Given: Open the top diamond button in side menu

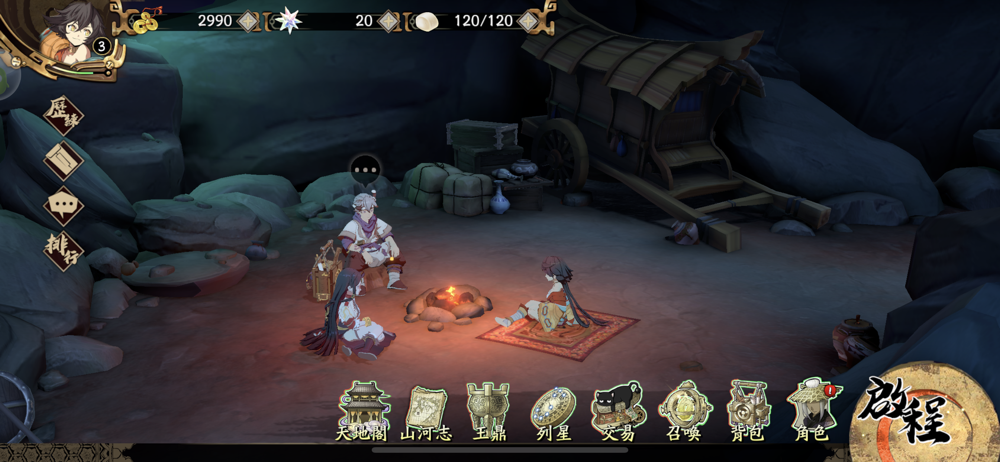Looking at the screenshot, I should pos(64,115).
